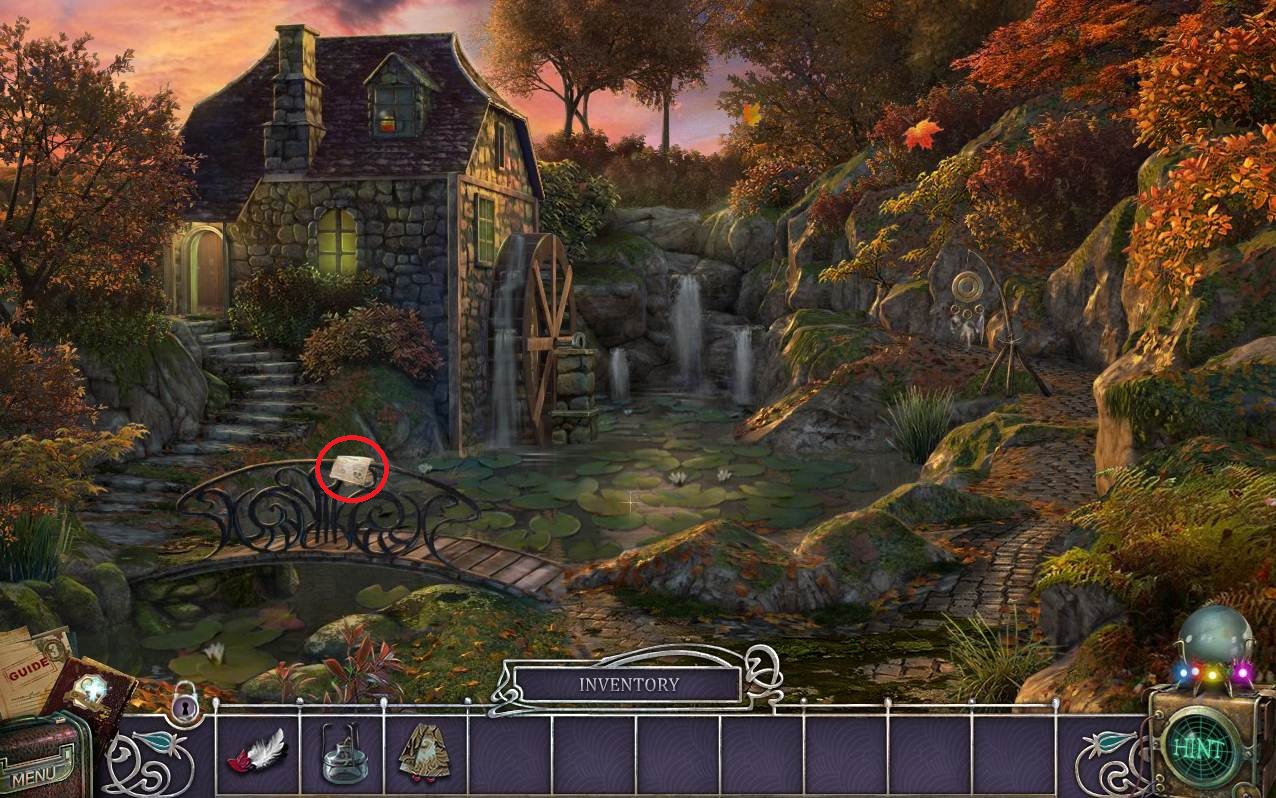Open the game Menu
The height and width of the screenshot is (798, 1276).
36,772
